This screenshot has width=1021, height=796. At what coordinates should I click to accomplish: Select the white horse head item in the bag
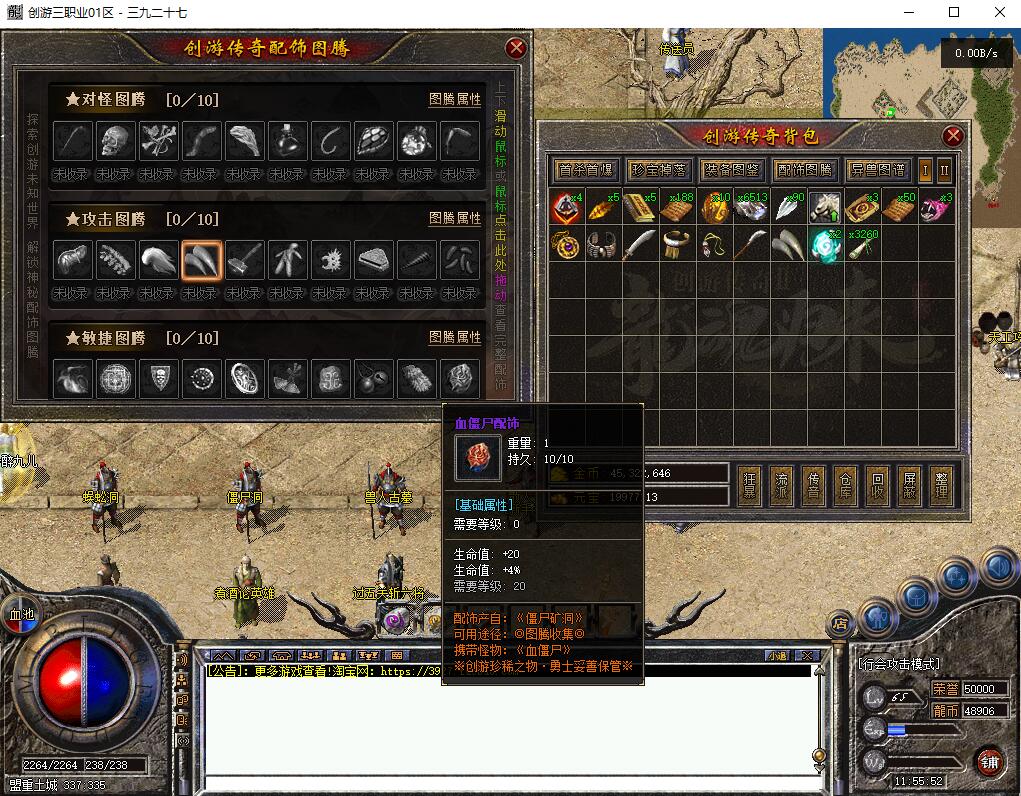pos(824,207)
